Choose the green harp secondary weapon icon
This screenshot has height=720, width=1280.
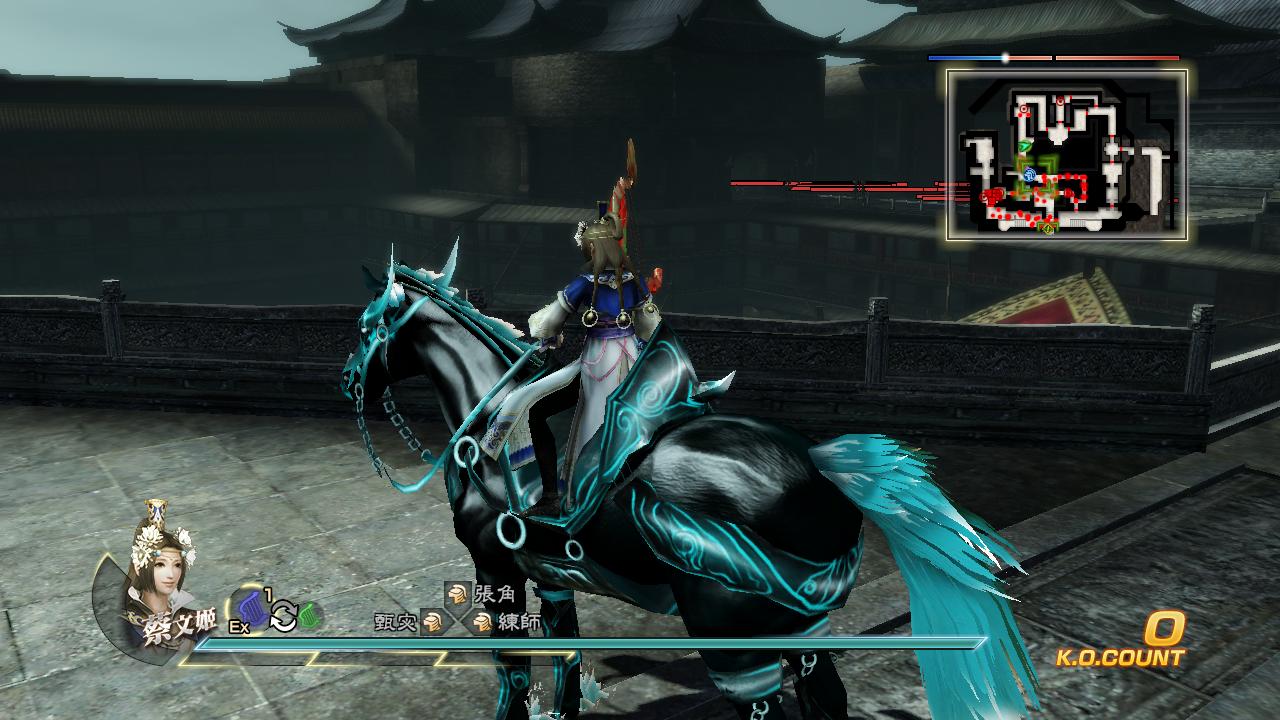pyautogui.click(x=309, y=615)
